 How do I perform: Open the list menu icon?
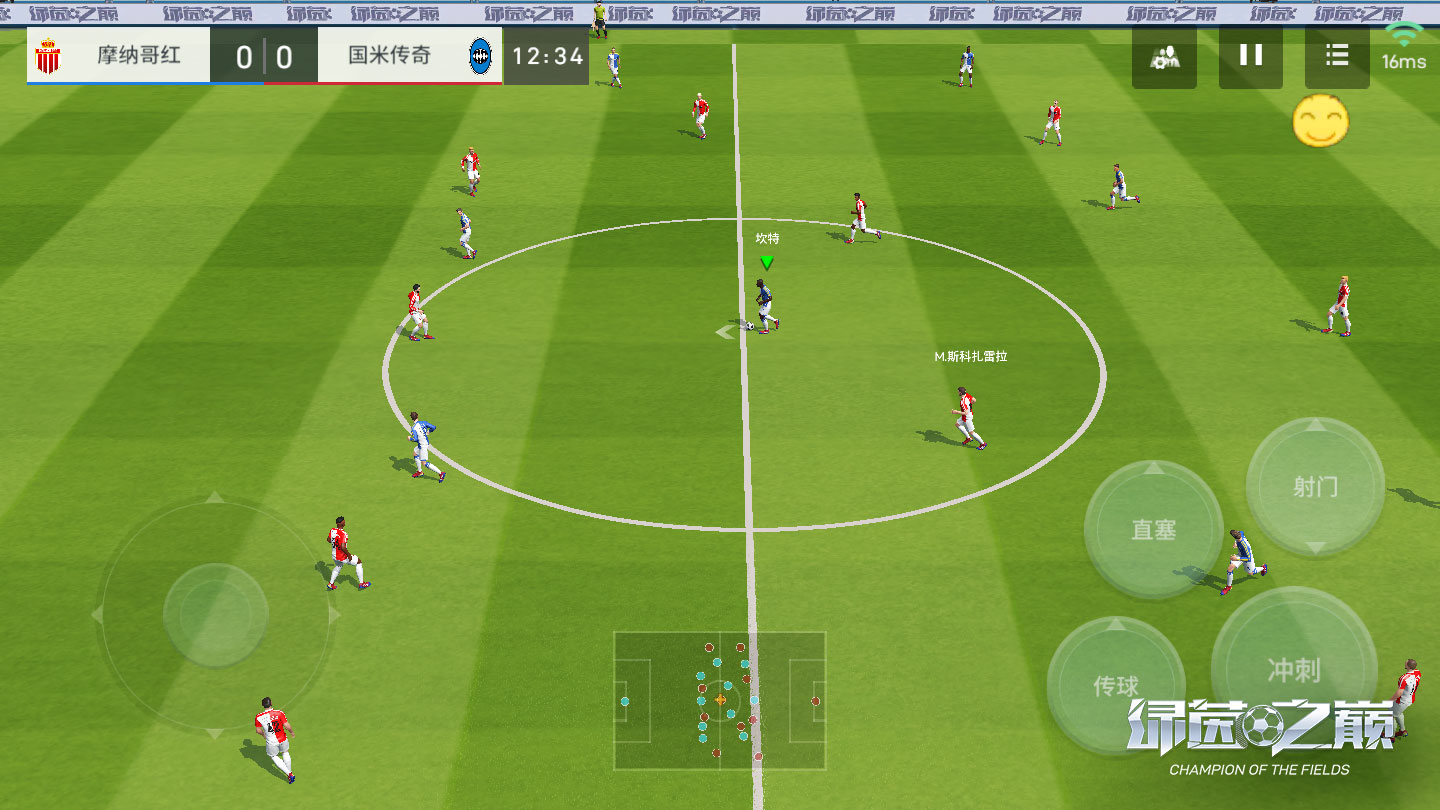pos(1337,56)
